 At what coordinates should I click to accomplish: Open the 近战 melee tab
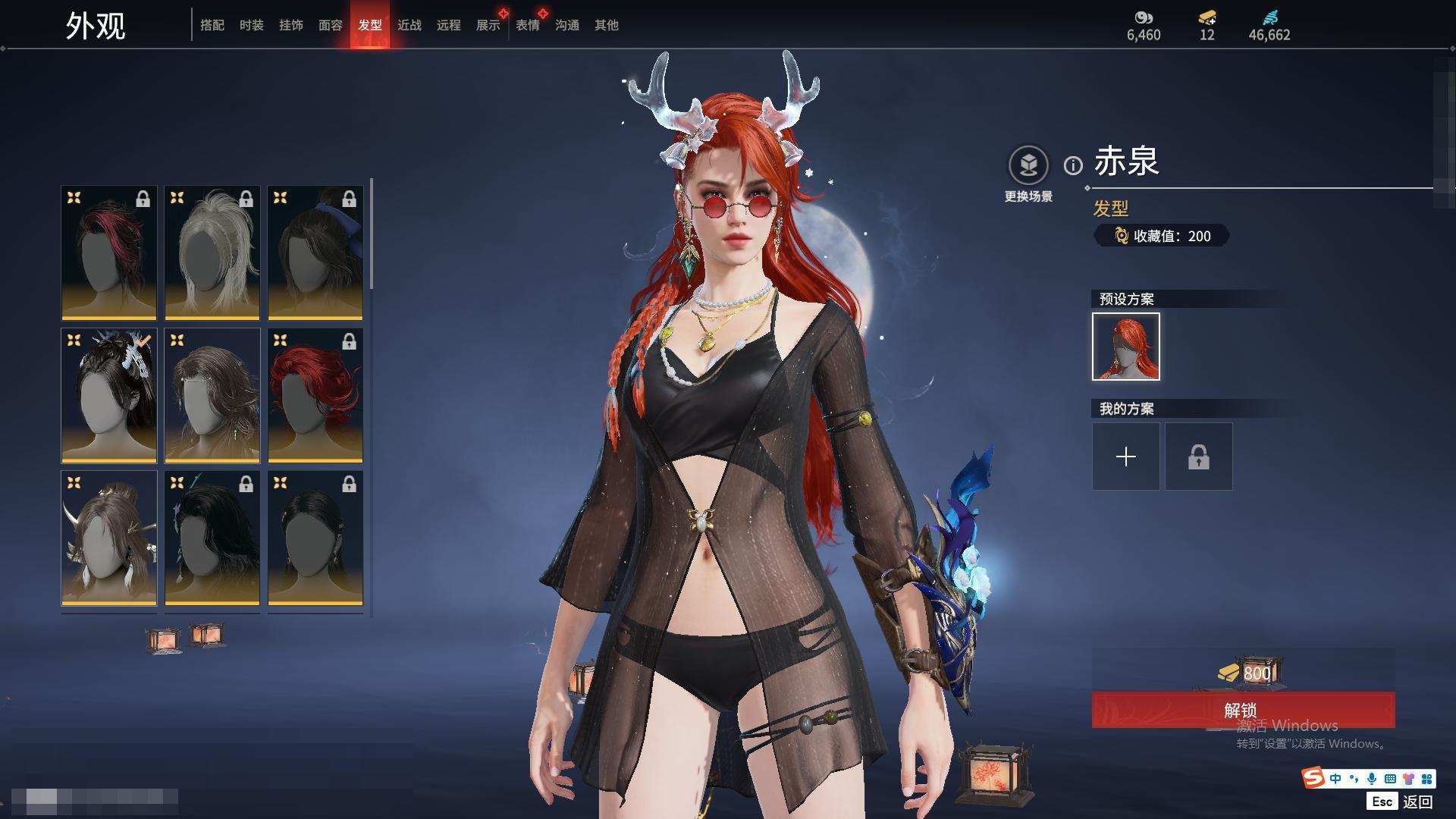coord(409,25)
